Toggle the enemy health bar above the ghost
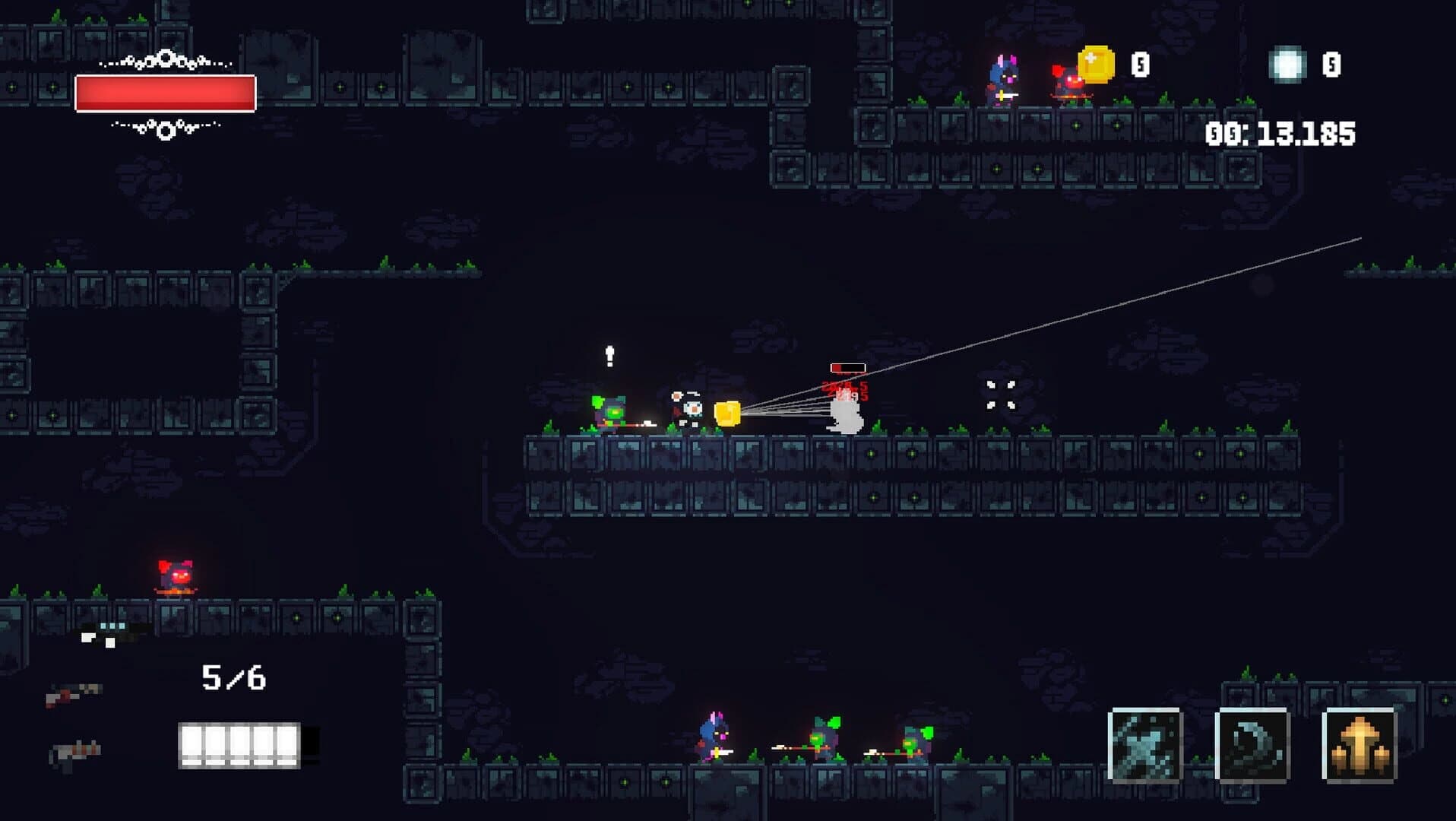This screenshot has width=1456, height=821. (849, 366)
